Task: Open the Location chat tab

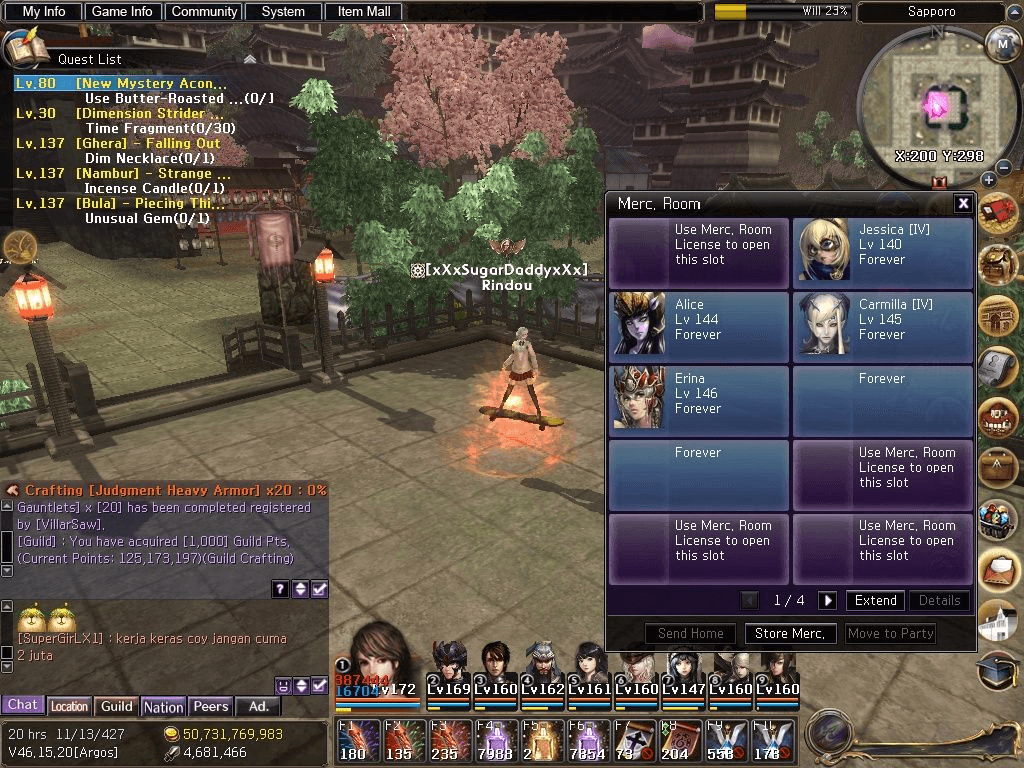Action: (x=69, y=706)
